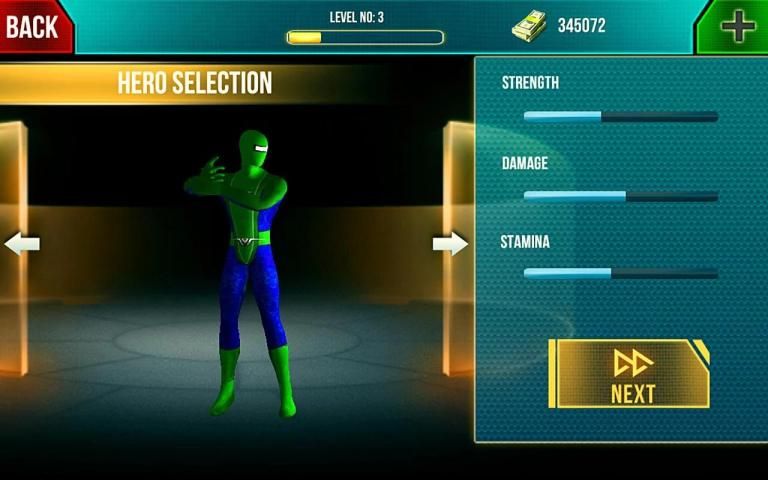
Task: Show the previous hero with the left arrow
Action: 21,244
